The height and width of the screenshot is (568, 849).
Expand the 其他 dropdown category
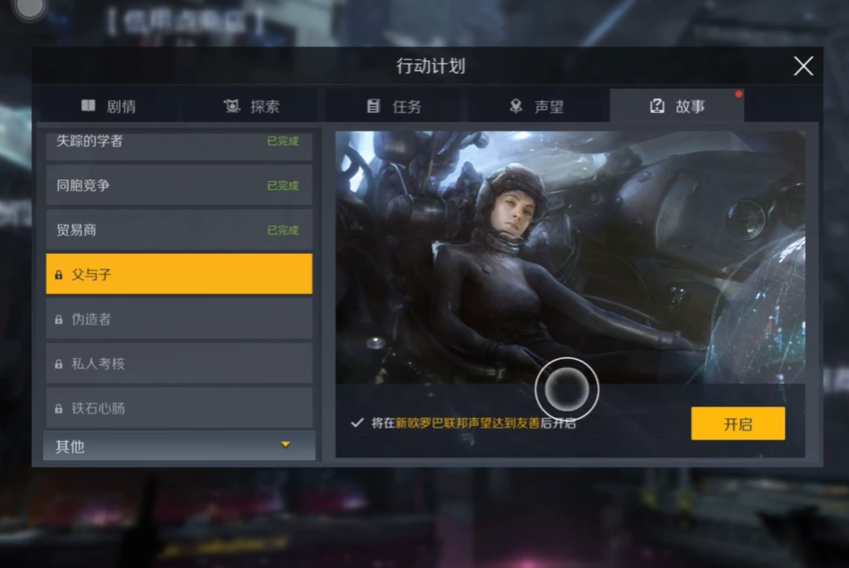179,446
